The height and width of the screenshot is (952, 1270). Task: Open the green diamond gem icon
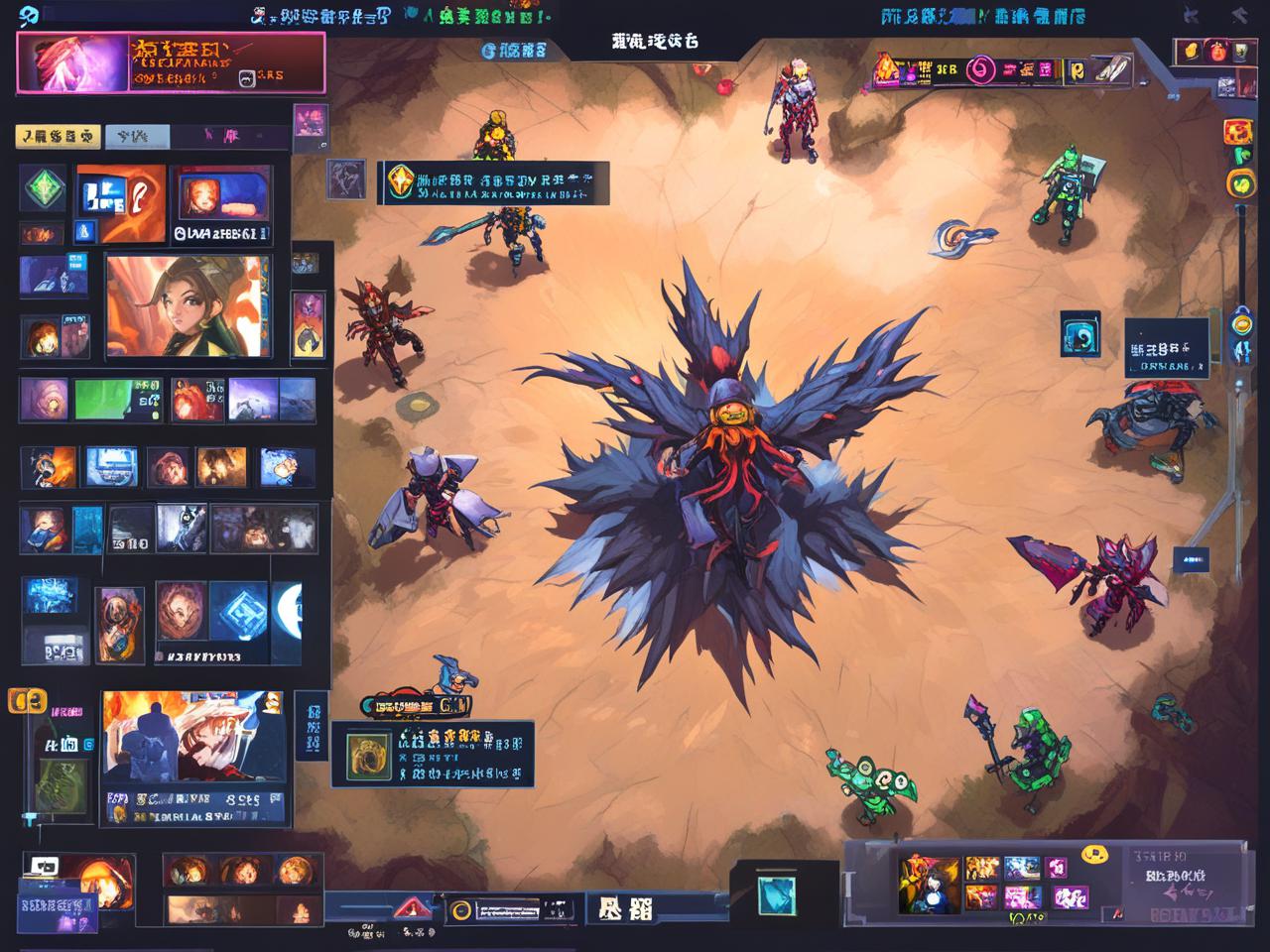(44, 188)
